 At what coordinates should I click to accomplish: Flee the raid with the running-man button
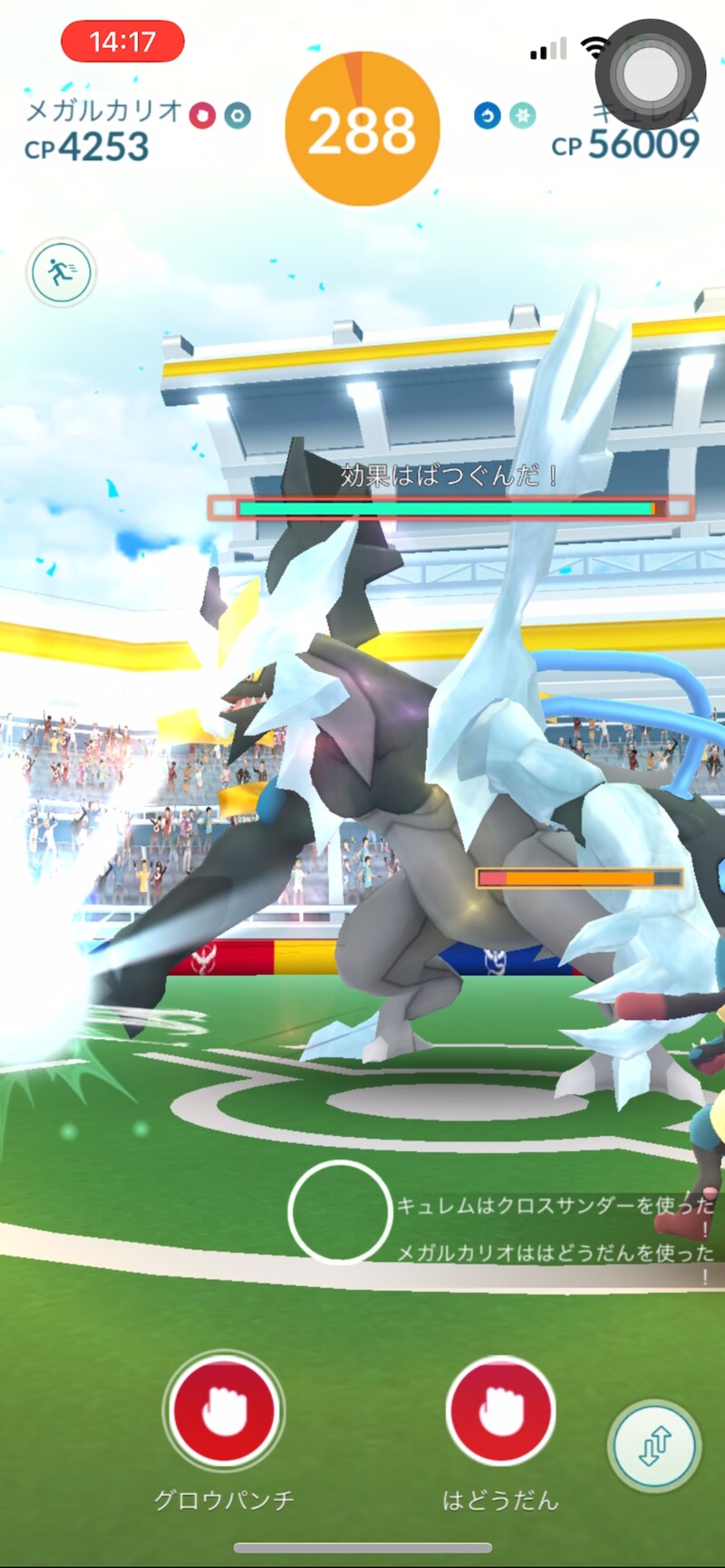pos(61,272)
